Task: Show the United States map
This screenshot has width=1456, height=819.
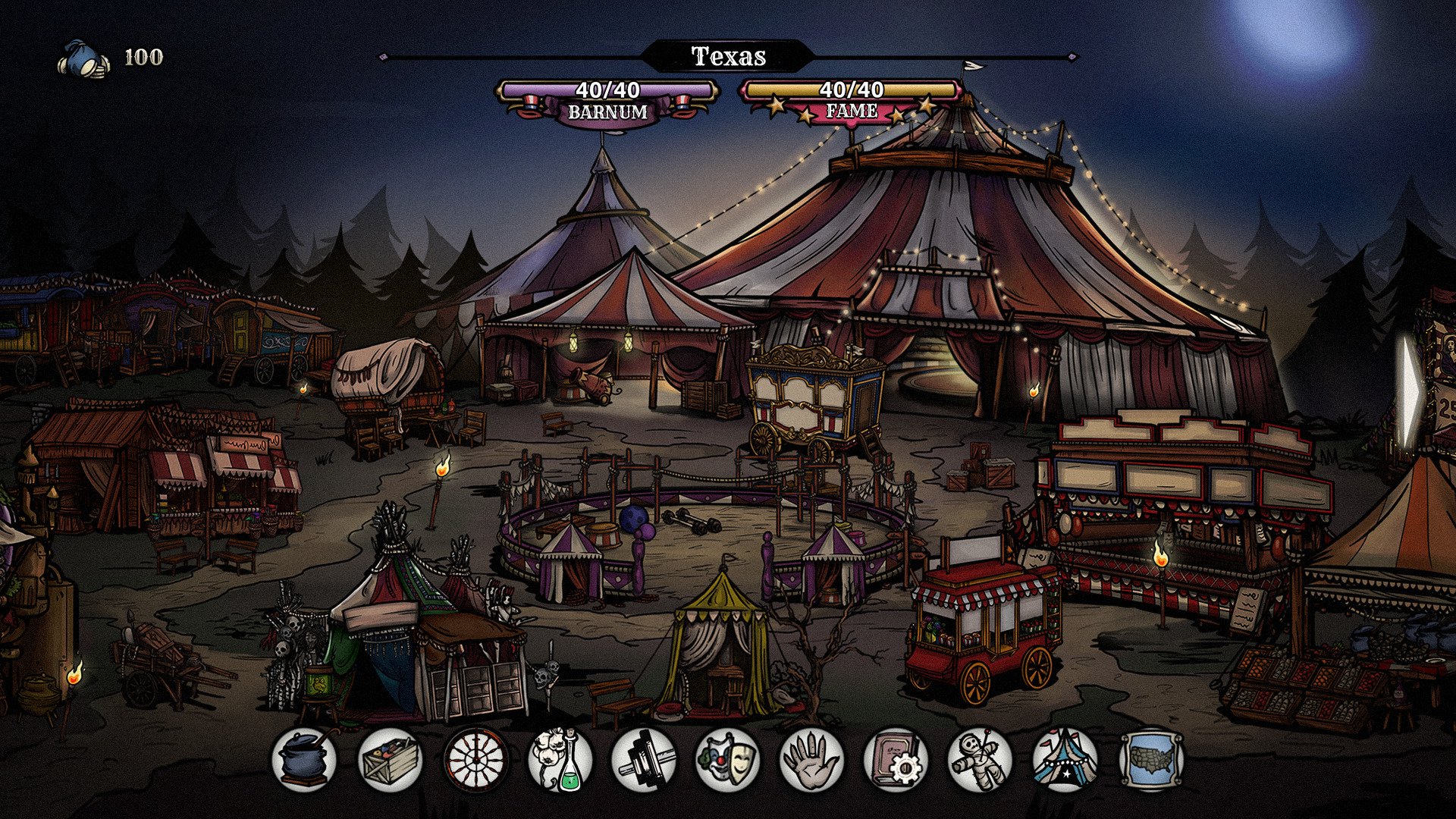Action: (1151, 758)
